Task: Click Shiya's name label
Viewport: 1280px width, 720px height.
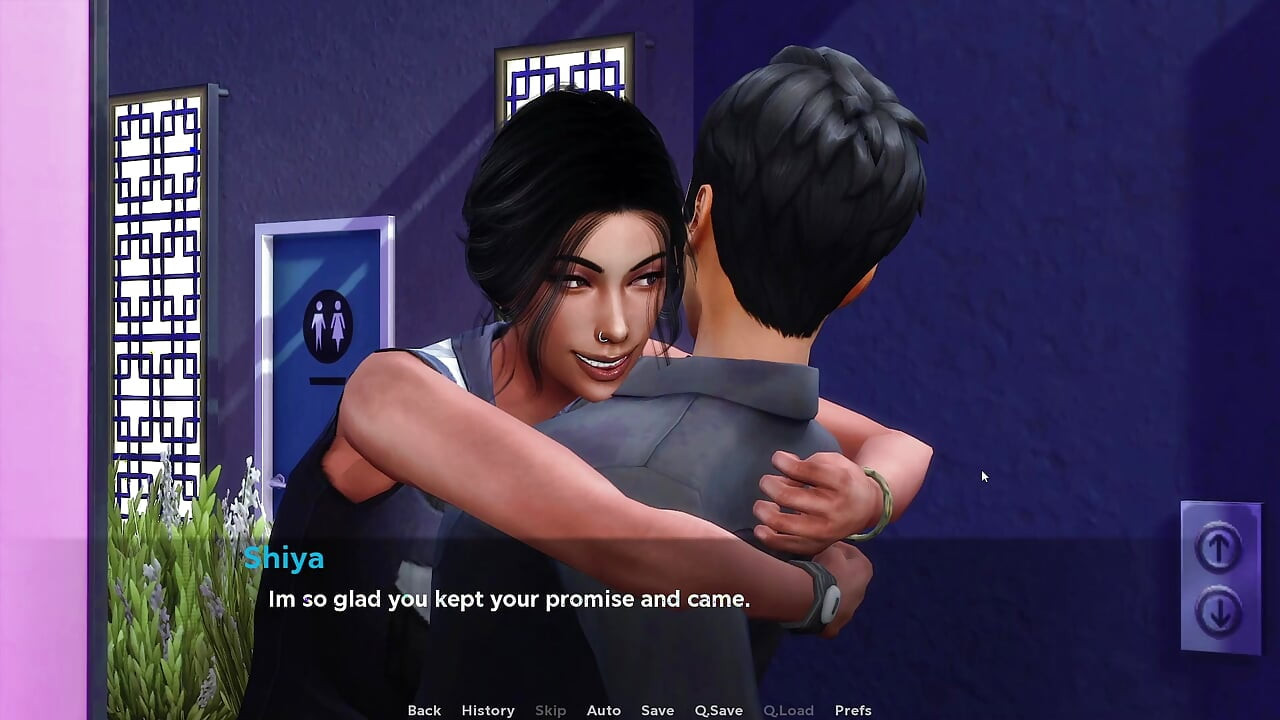Action: pos(284,559)
